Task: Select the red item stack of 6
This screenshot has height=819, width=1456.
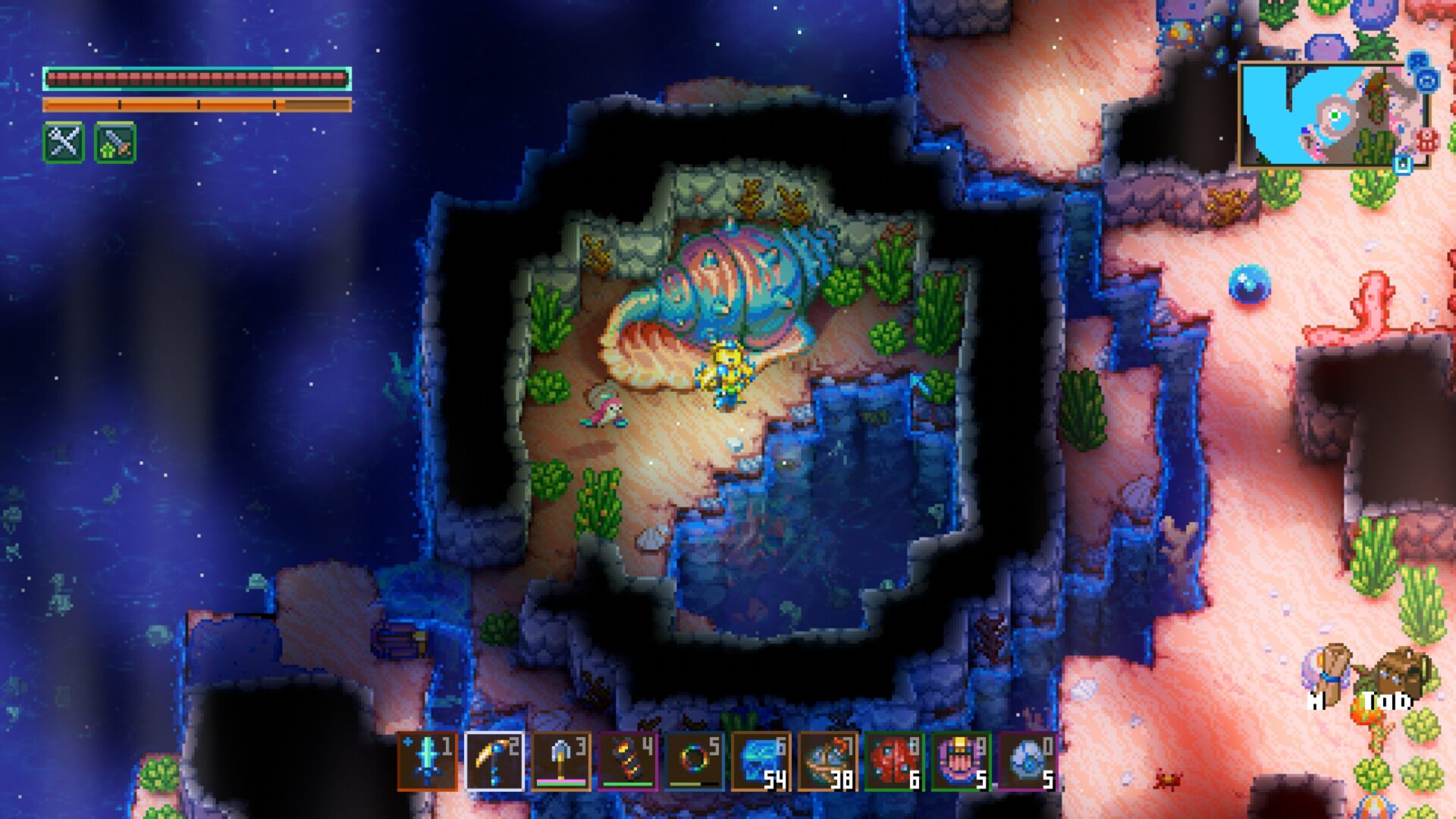Action: (894, 761)
